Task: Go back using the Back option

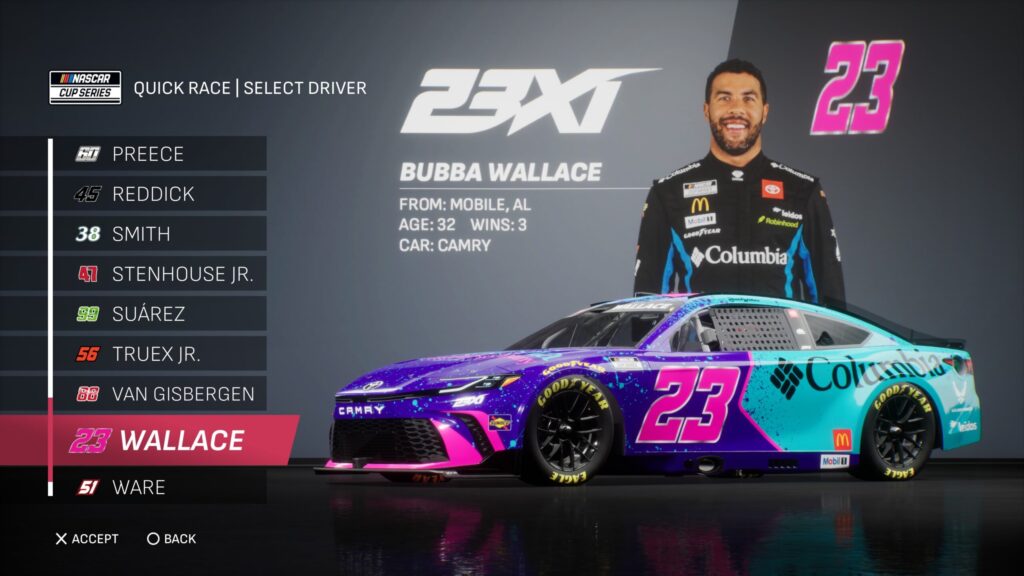Action: pyautogui.click(x=171, y=539)
